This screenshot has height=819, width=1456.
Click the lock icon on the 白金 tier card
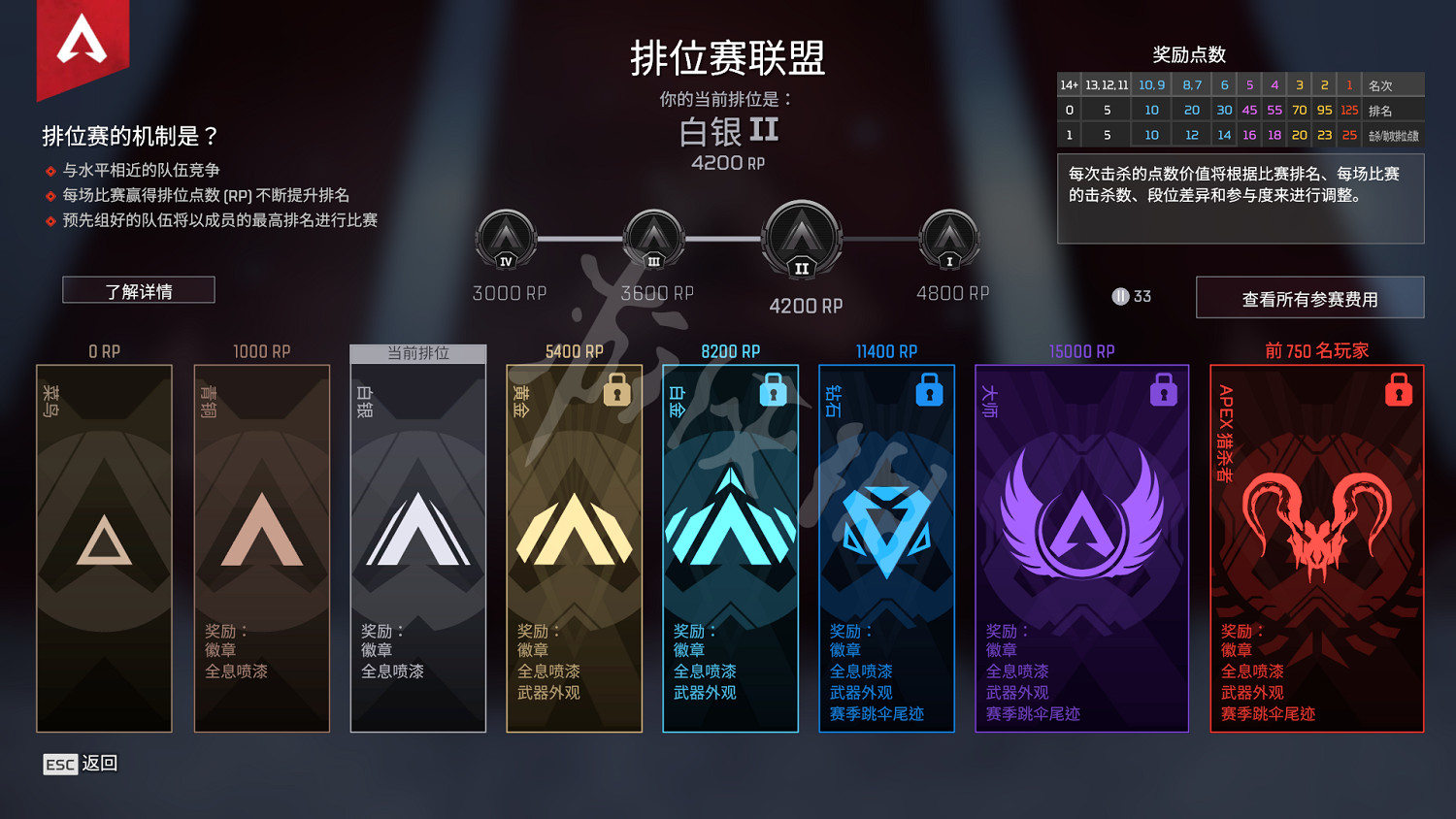pyautogui.click(x=774, y=391)
